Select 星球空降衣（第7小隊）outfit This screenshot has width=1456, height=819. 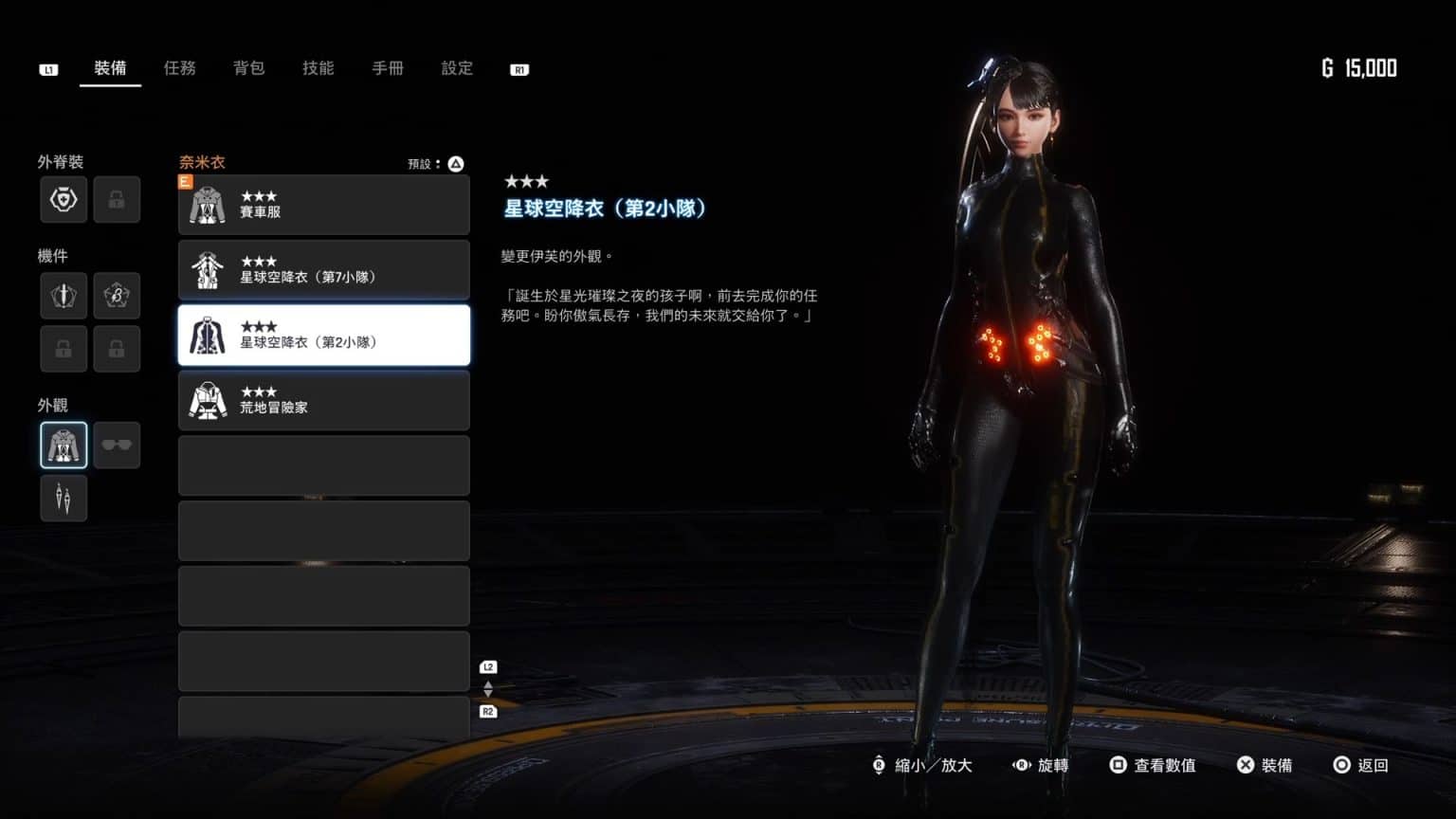323,270
